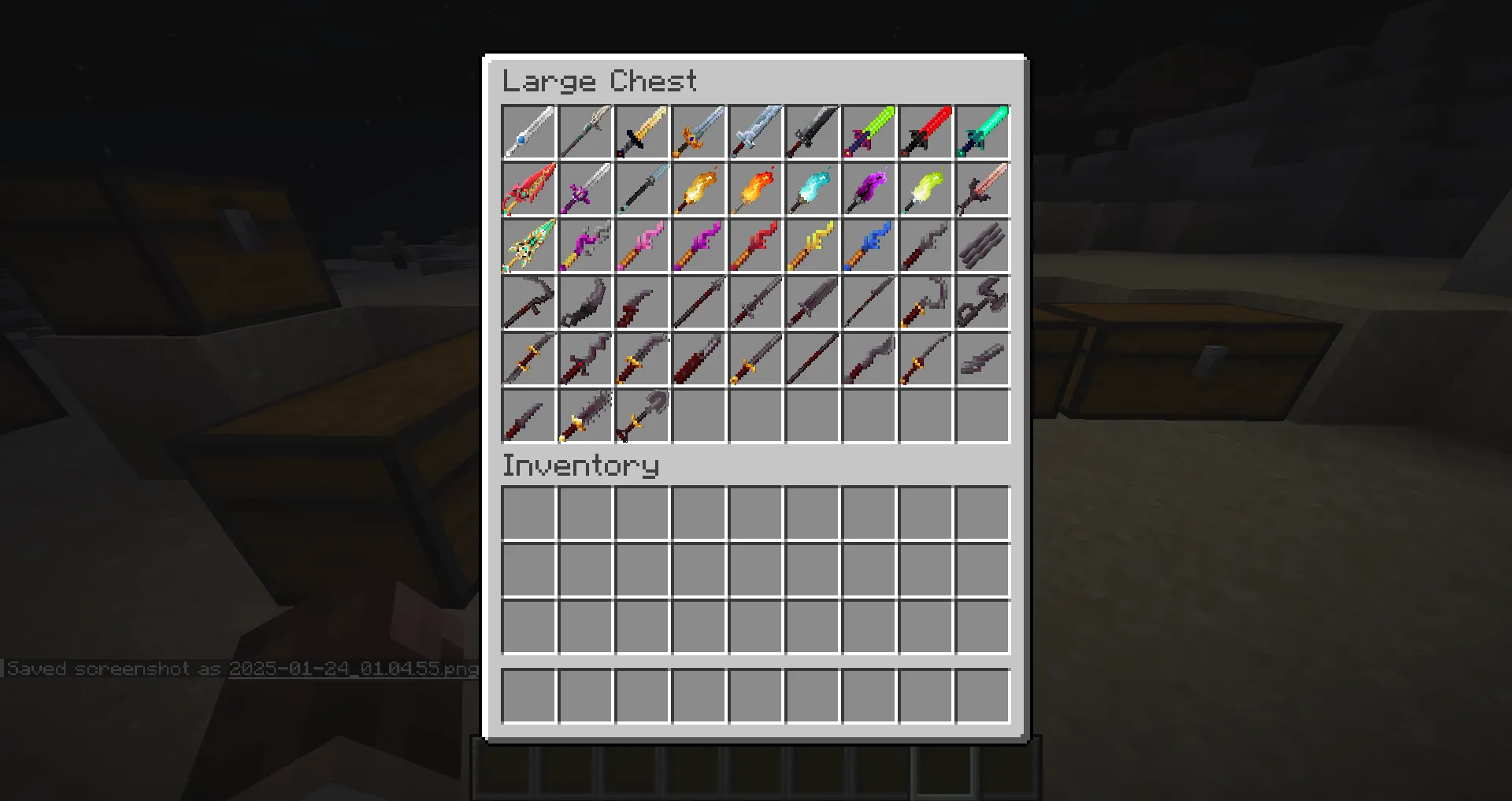
Task: Grab the pink whip-like blade in row three
Action: tap(642, 245)
